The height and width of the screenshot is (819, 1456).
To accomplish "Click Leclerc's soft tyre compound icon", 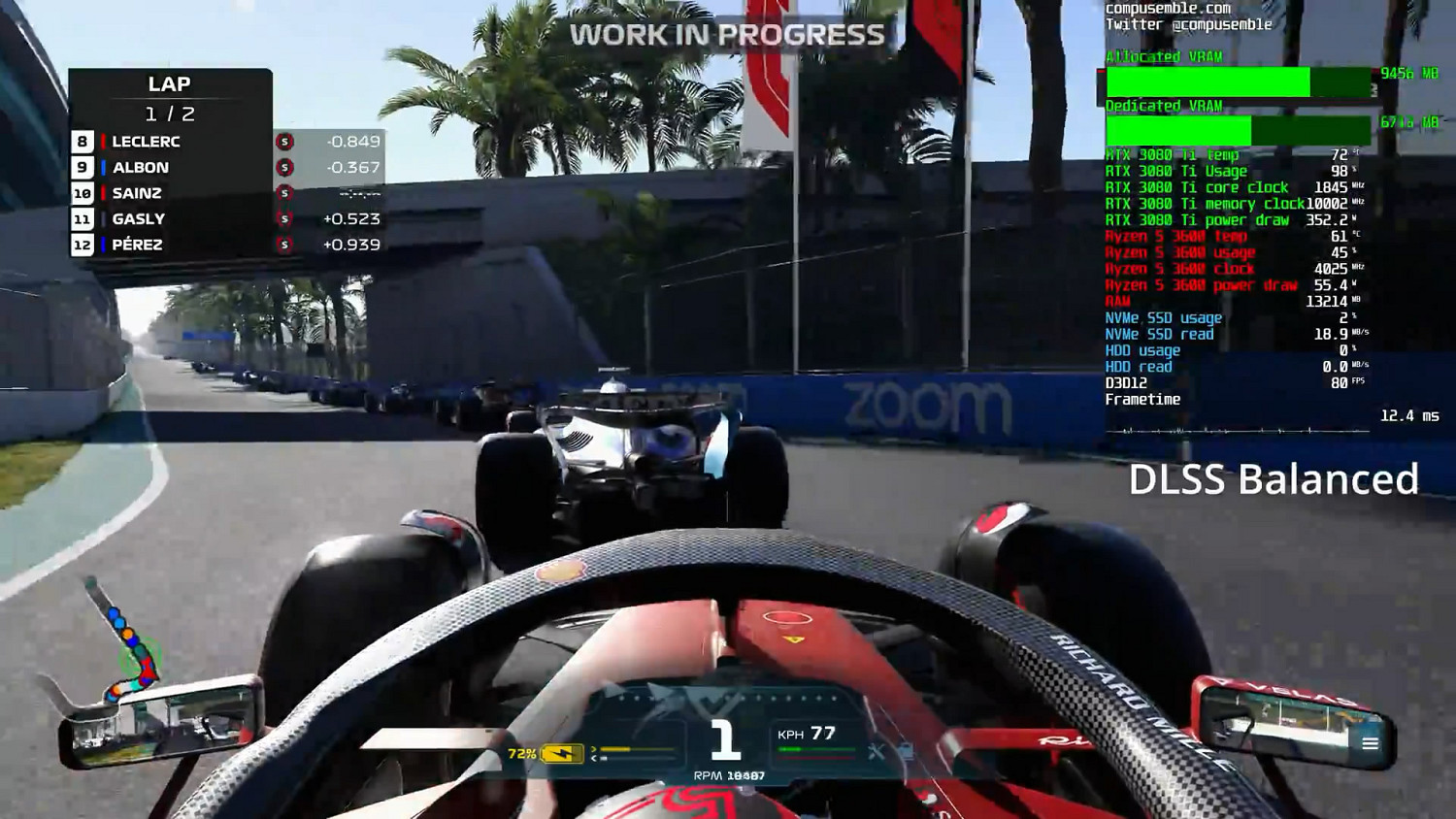I will click(282, 141).
